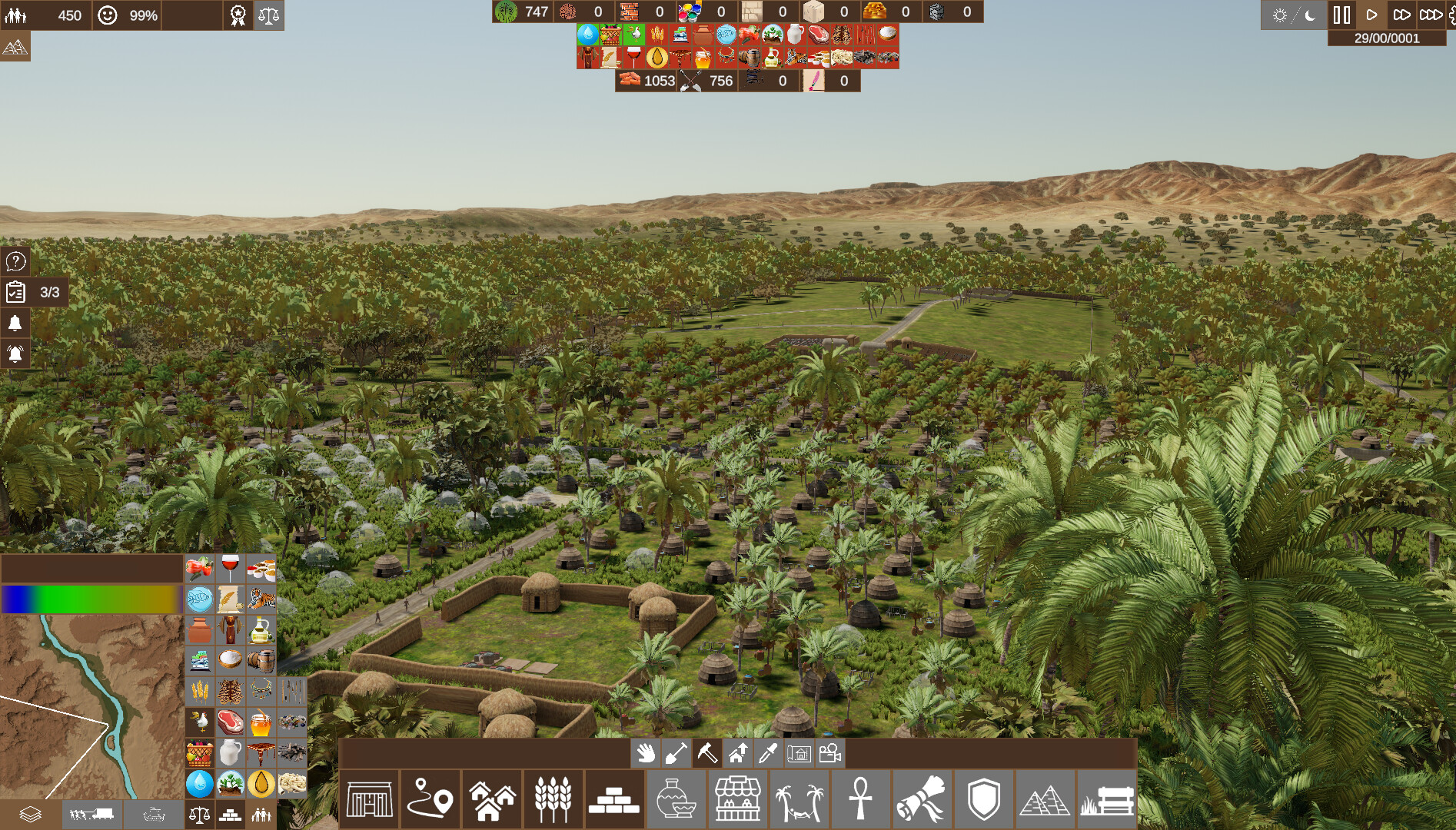
Task: Open the layers overlay on the minimap
Action: coord(29,812)
